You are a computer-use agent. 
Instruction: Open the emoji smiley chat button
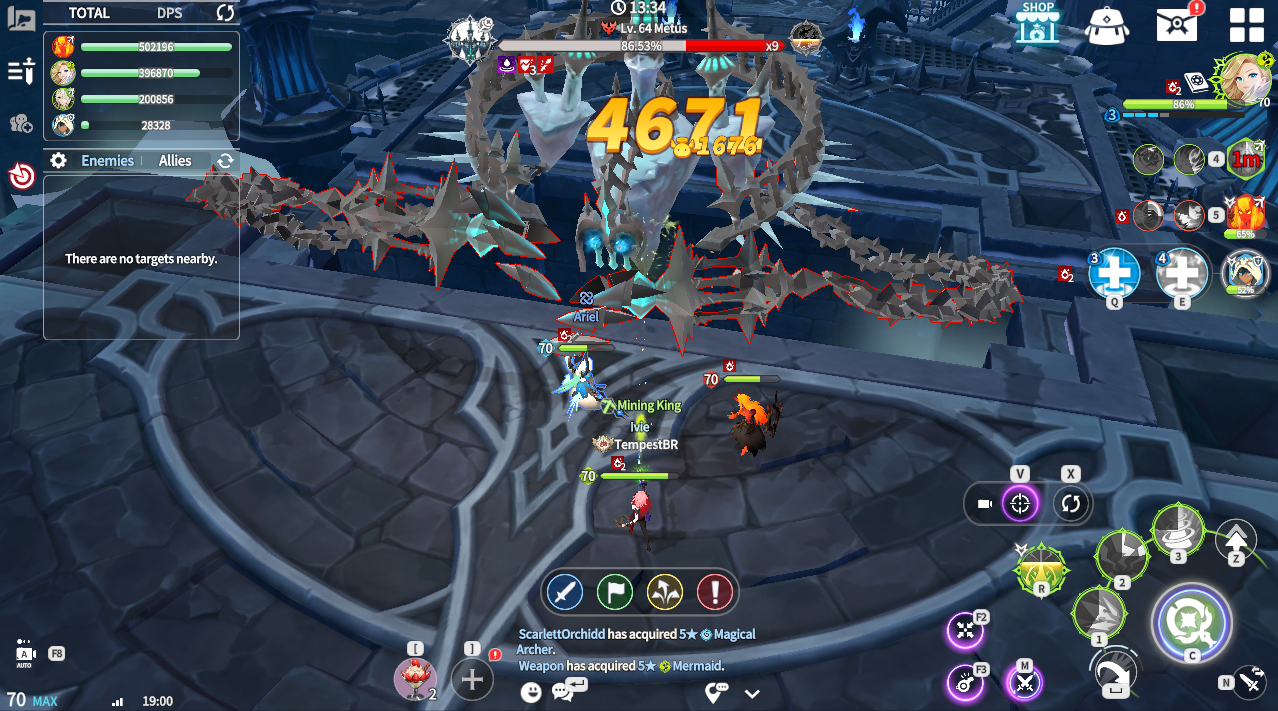pyautogui.click(x=531, y=691)
